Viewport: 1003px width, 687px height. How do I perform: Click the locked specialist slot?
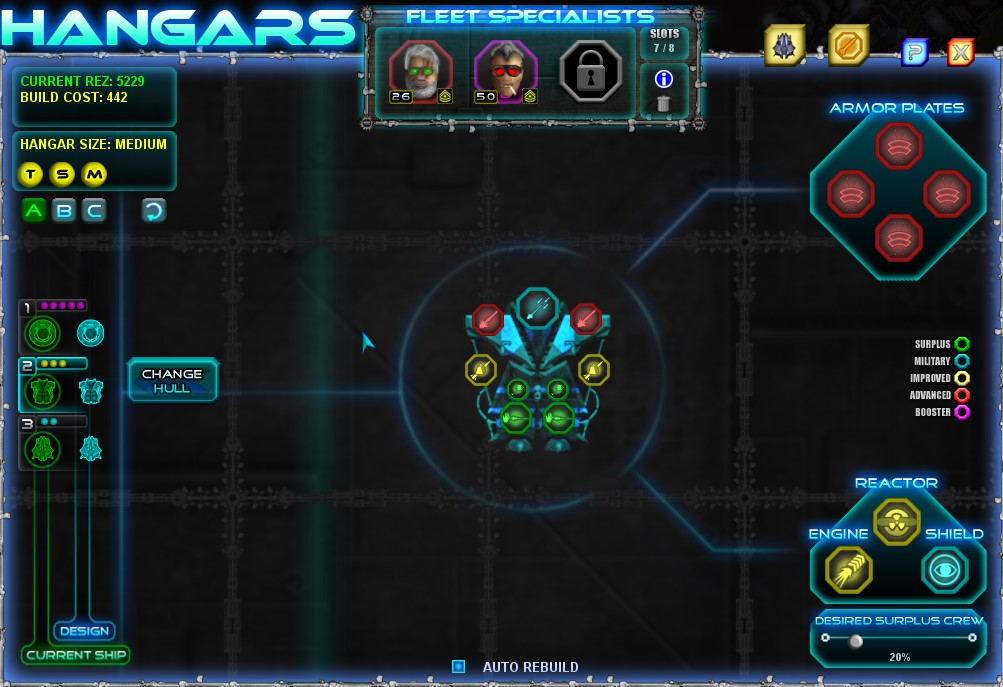tap(592, 71)
